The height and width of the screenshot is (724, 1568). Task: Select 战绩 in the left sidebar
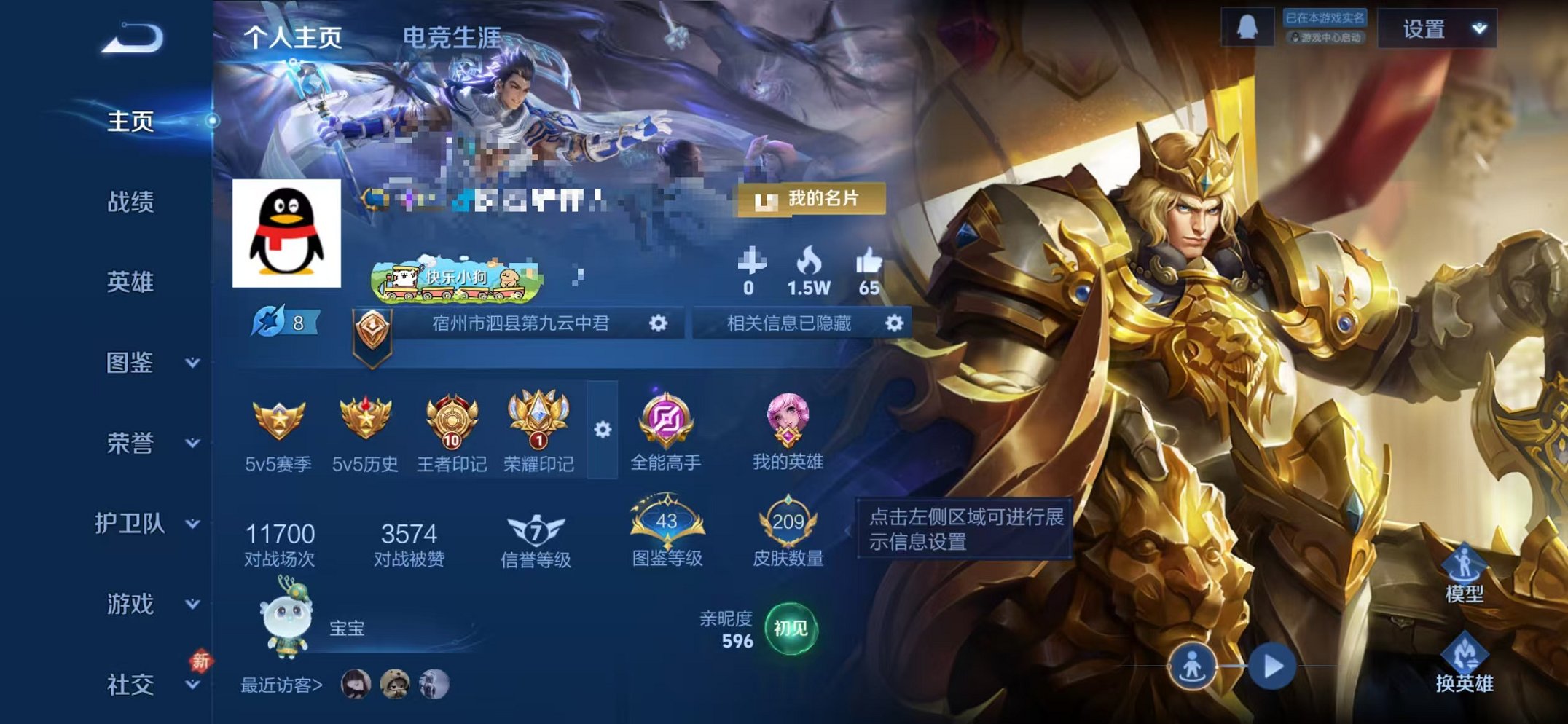pyautogui.click(x=133, y=203)
